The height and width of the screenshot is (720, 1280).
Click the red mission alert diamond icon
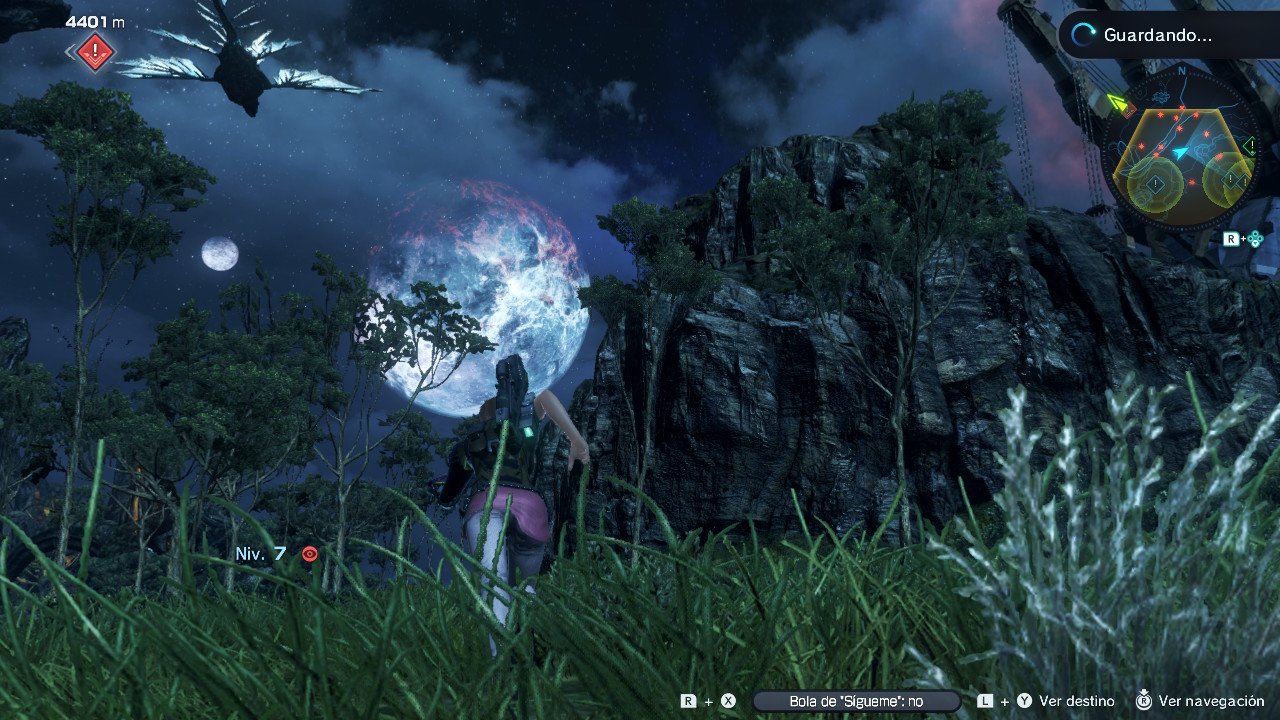(x=94, y=50)
